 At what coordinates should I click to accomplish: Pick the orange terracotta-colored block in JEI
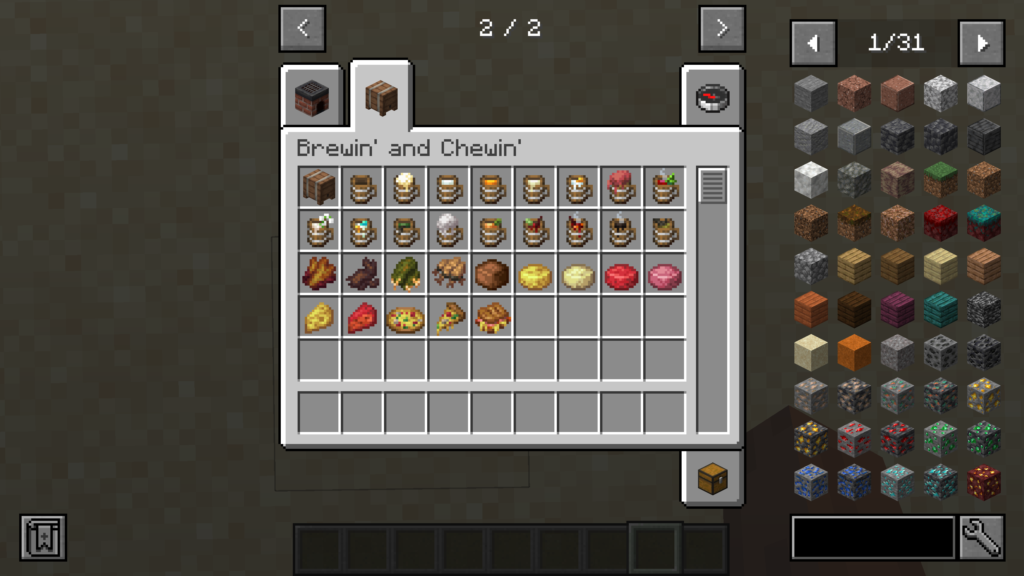pyautogui.click(x=854, y=351)
